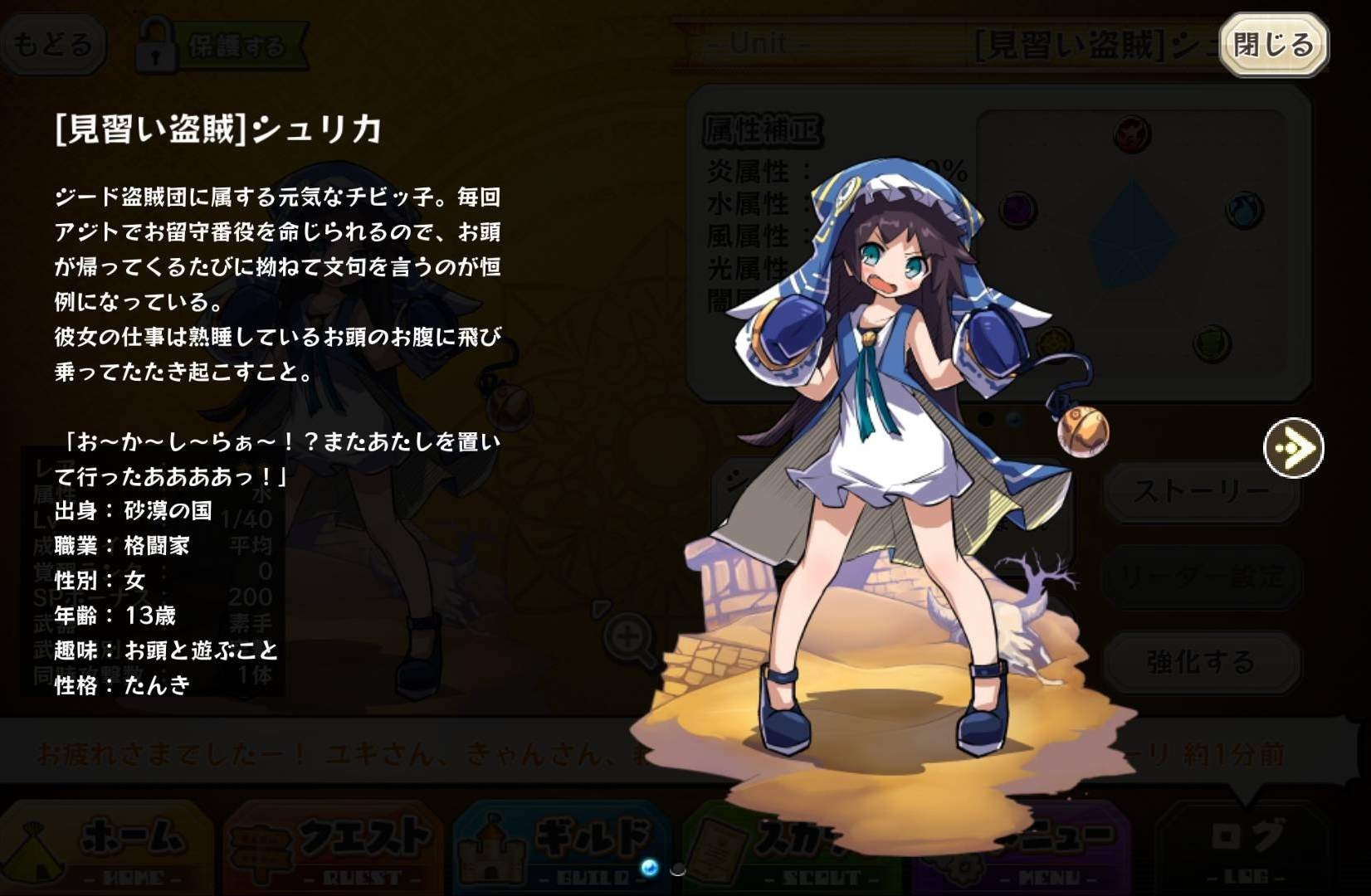Go to next page with yellow arrow
The height and width of the screenshot is (896, 1371).
(1293, 448)
